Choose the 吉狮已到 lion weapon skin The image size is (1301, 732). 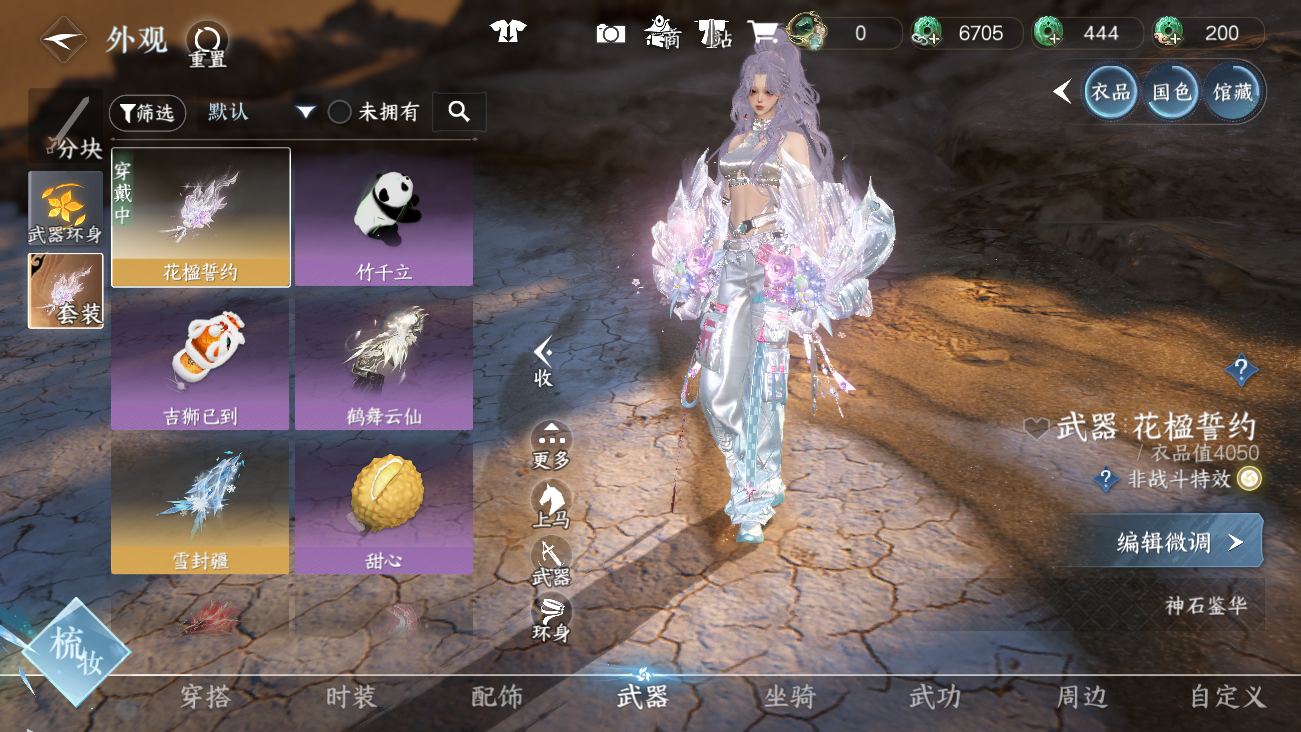point(200,363)
